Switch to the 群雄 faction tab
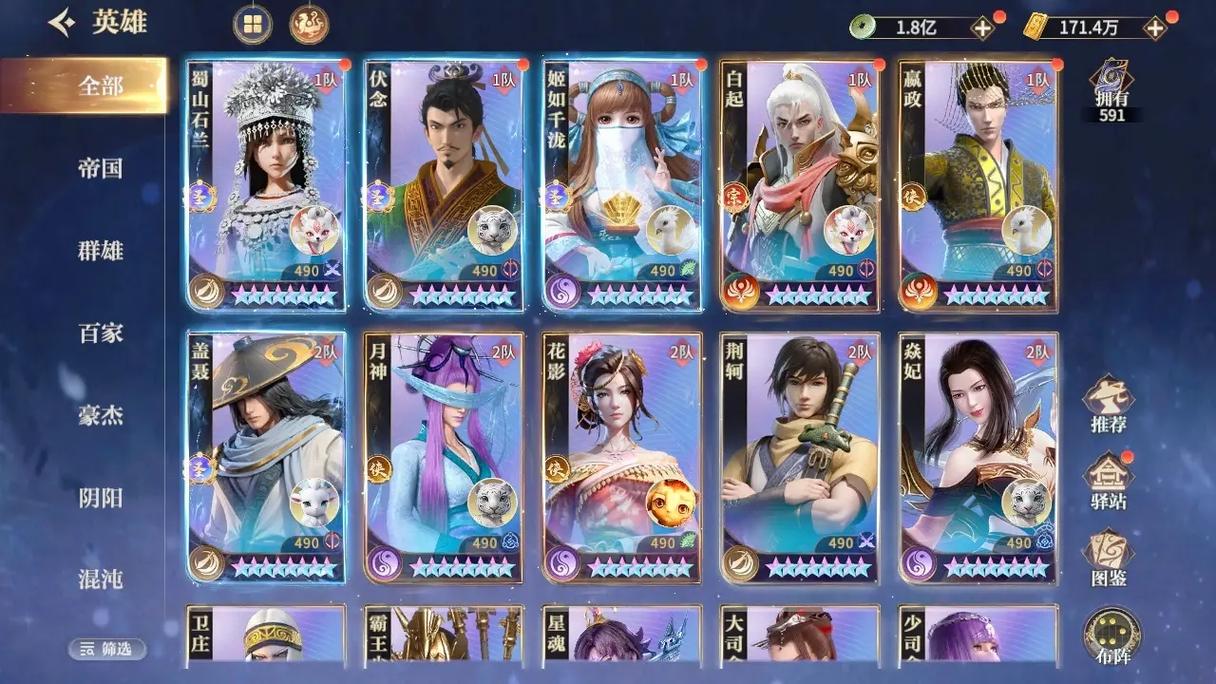 coord(100,250)
